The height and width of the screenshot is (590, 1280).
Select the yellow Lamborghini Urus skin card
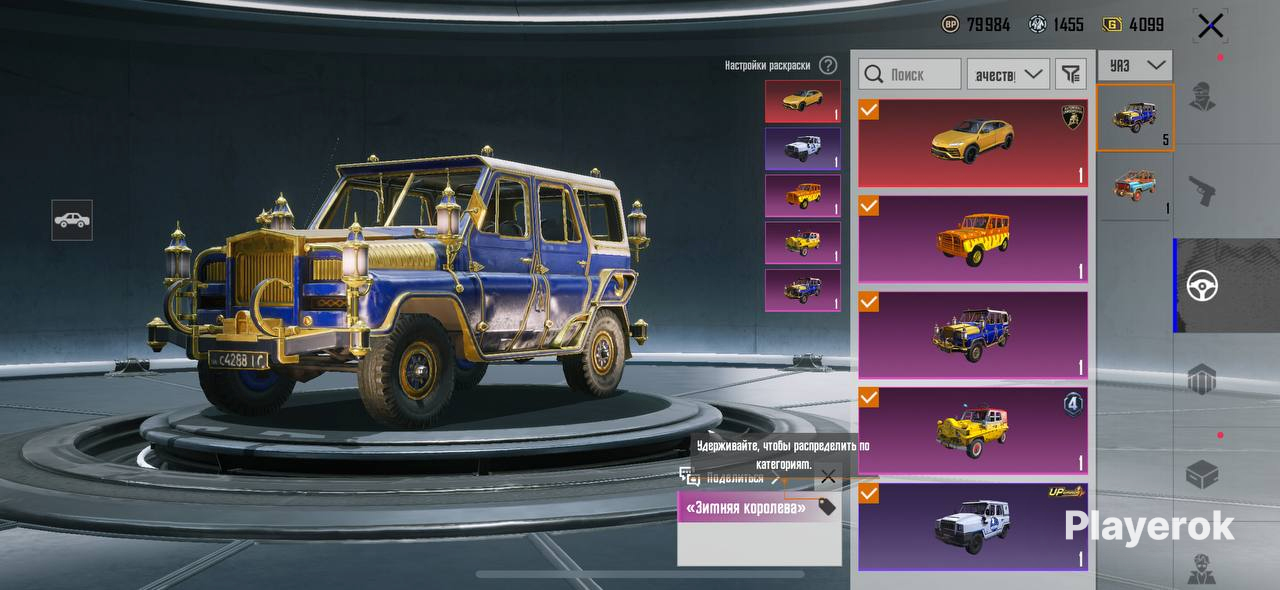pos(972,143)
